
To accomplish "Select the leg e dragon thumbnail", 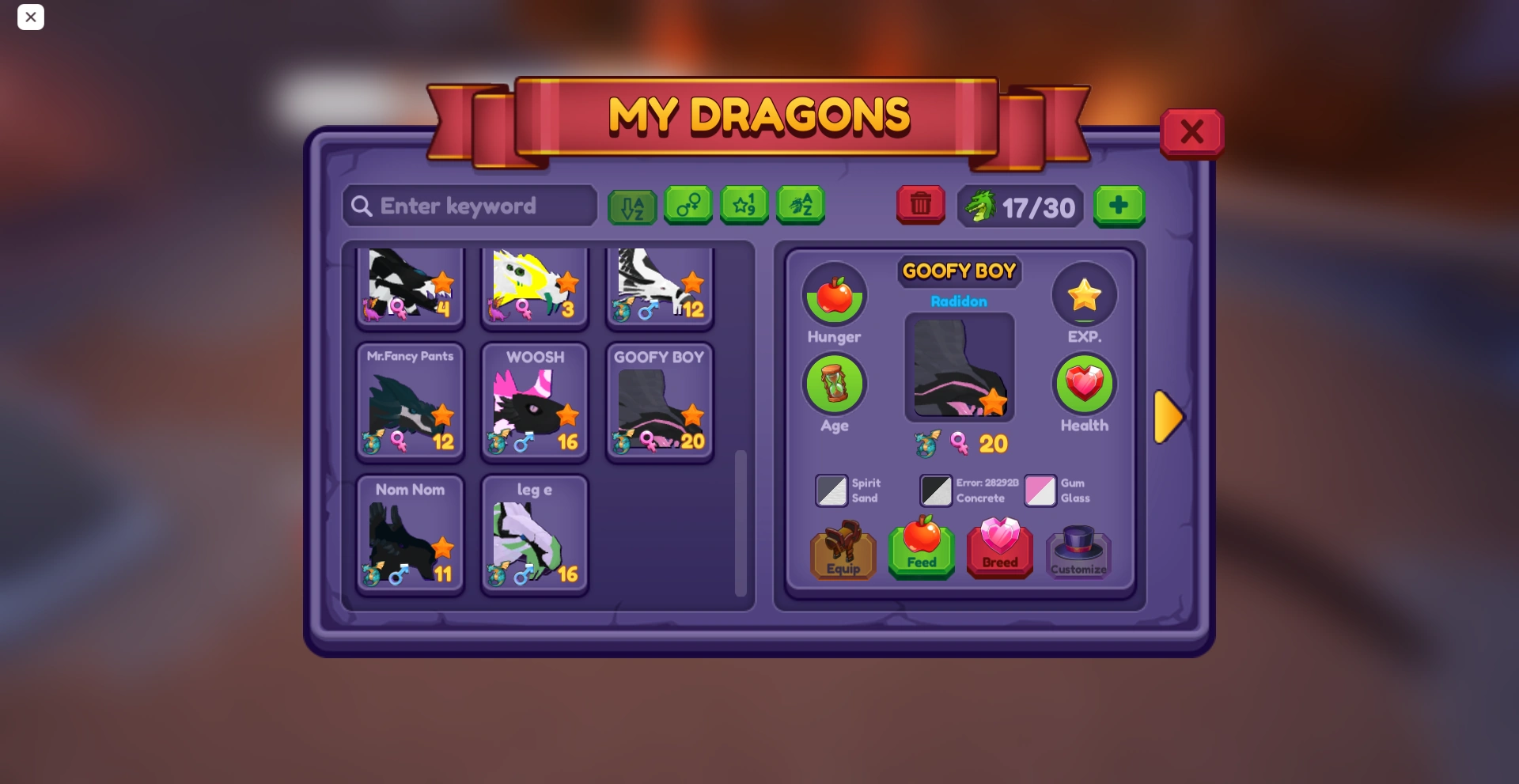I will click(534, 534).
